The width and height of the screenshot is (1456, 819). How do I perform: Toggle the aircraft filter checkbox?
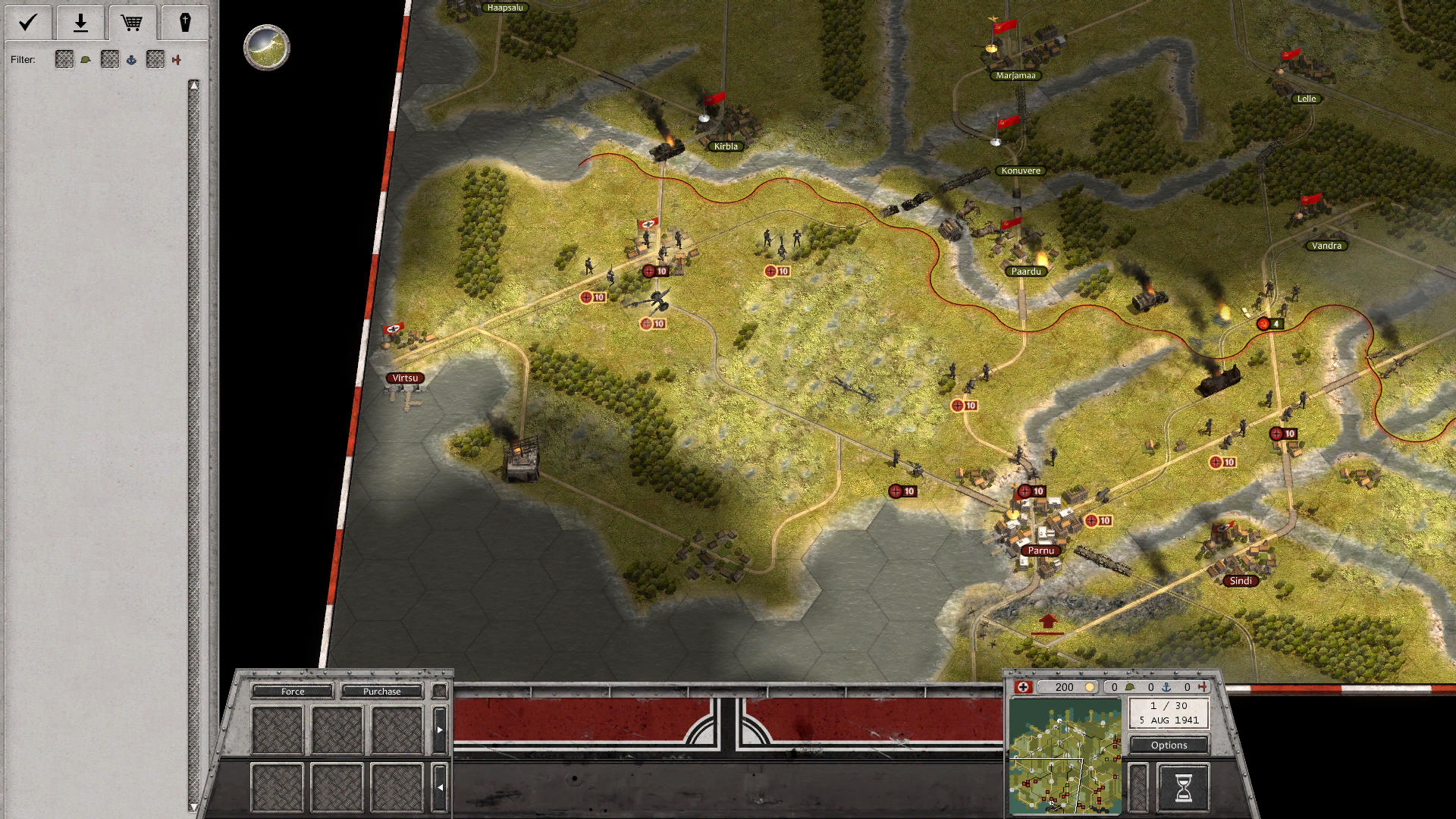(x=155, y=59)
